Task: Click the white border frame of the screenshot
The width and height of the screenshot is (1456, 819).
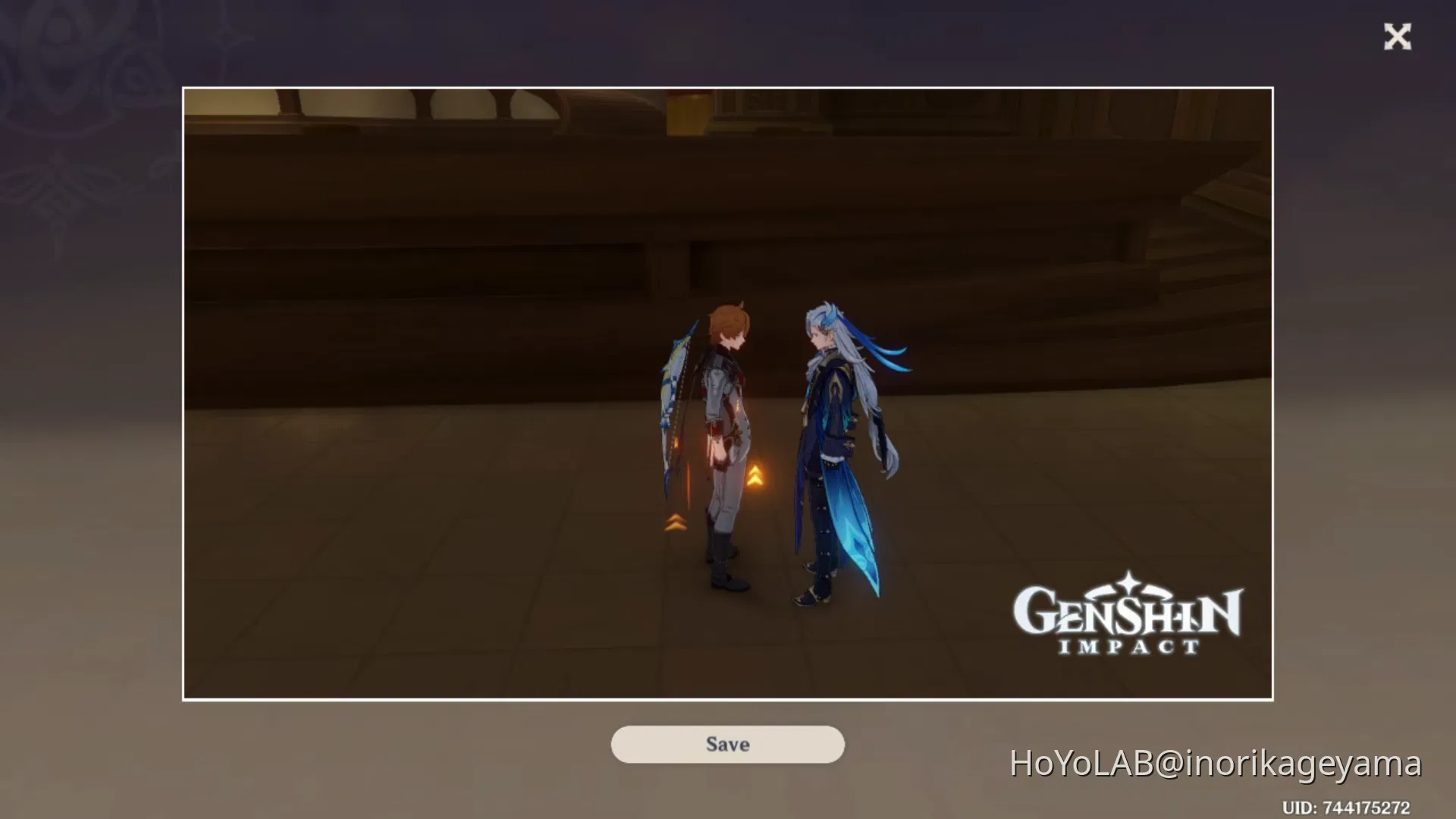Action: click(x=728, y=89)
